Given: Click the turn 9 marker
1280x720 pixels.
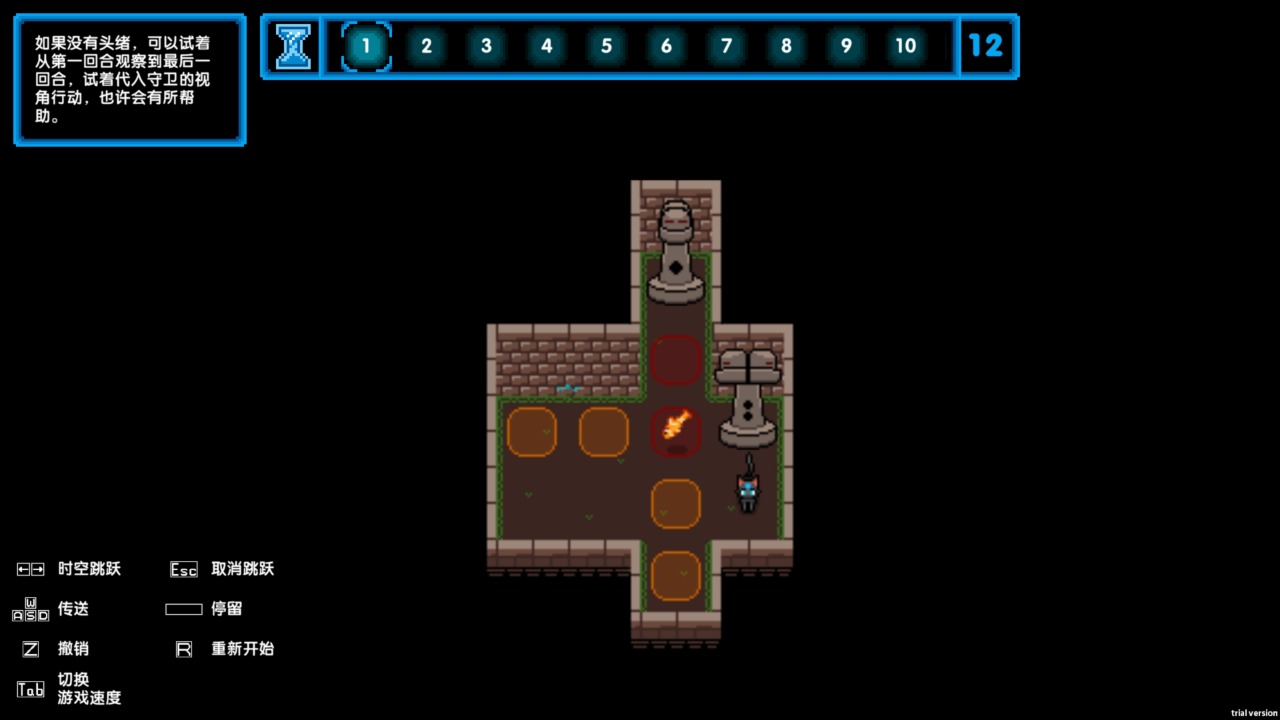Looking at the screenshot, I should coord(846,46).
